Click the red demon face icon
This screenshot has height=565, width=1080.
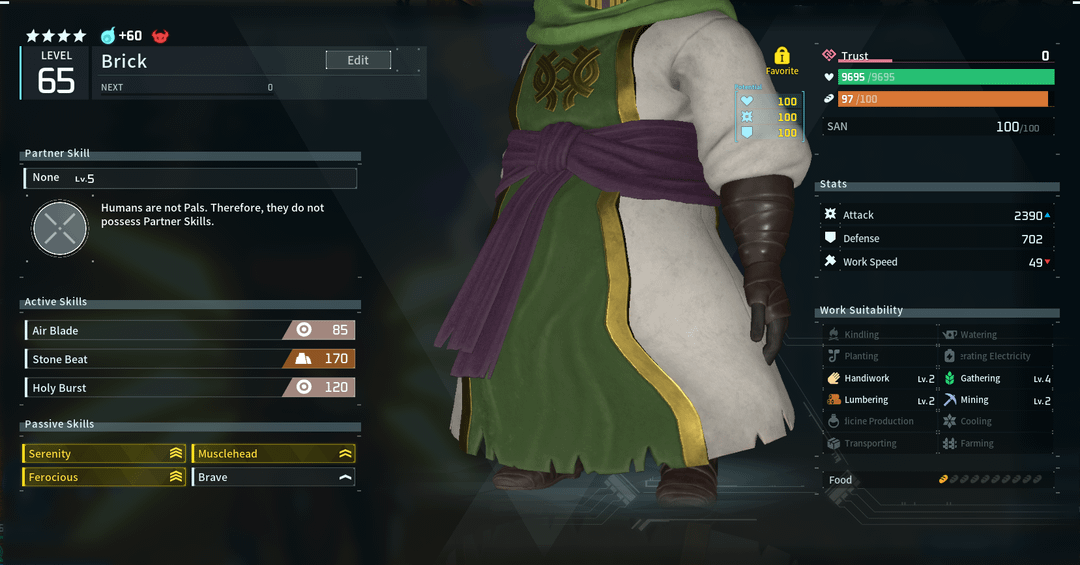(x=160, y=36)
